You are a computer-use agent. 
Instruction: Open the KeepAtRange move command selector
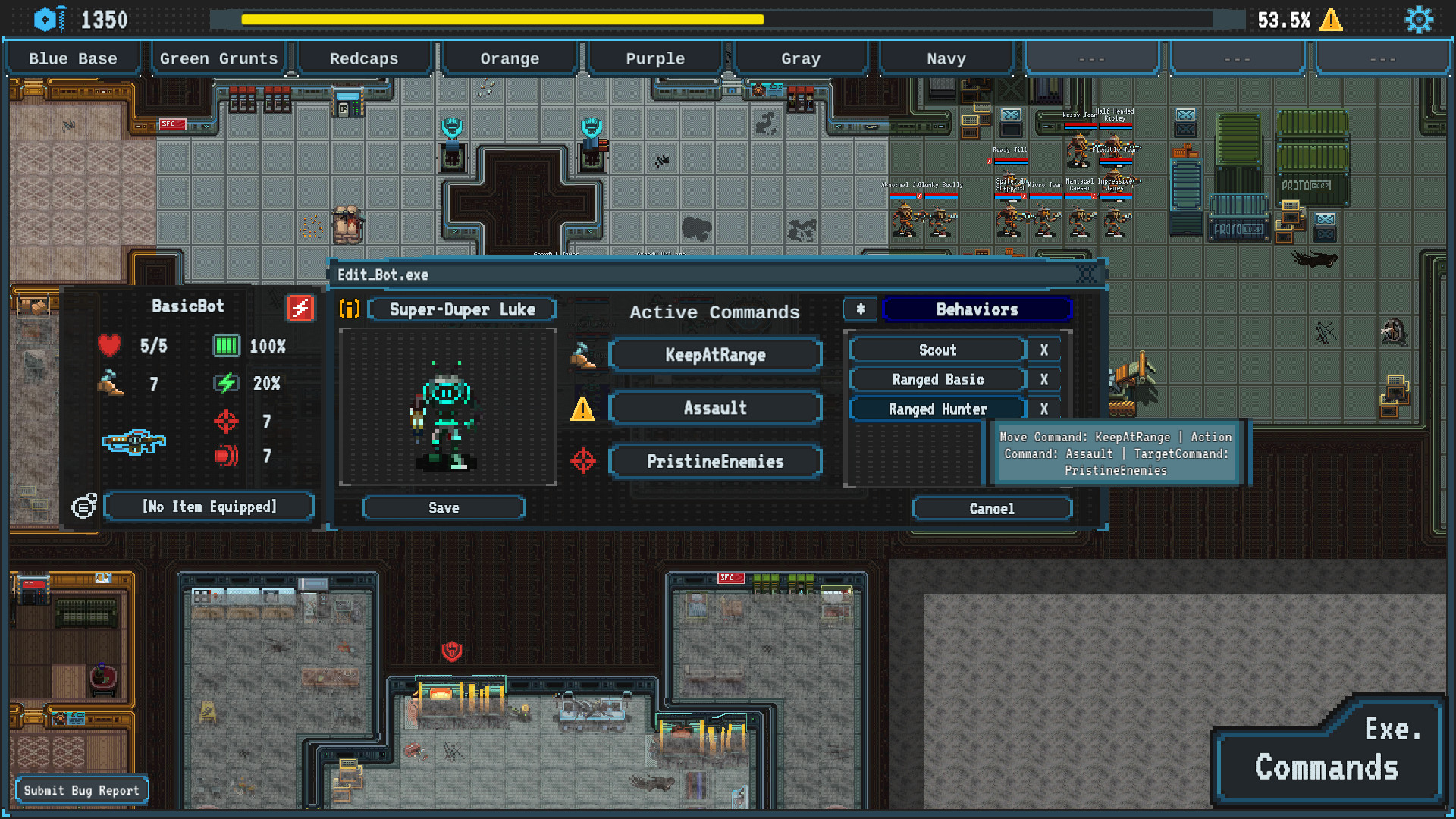pos(714,354)
